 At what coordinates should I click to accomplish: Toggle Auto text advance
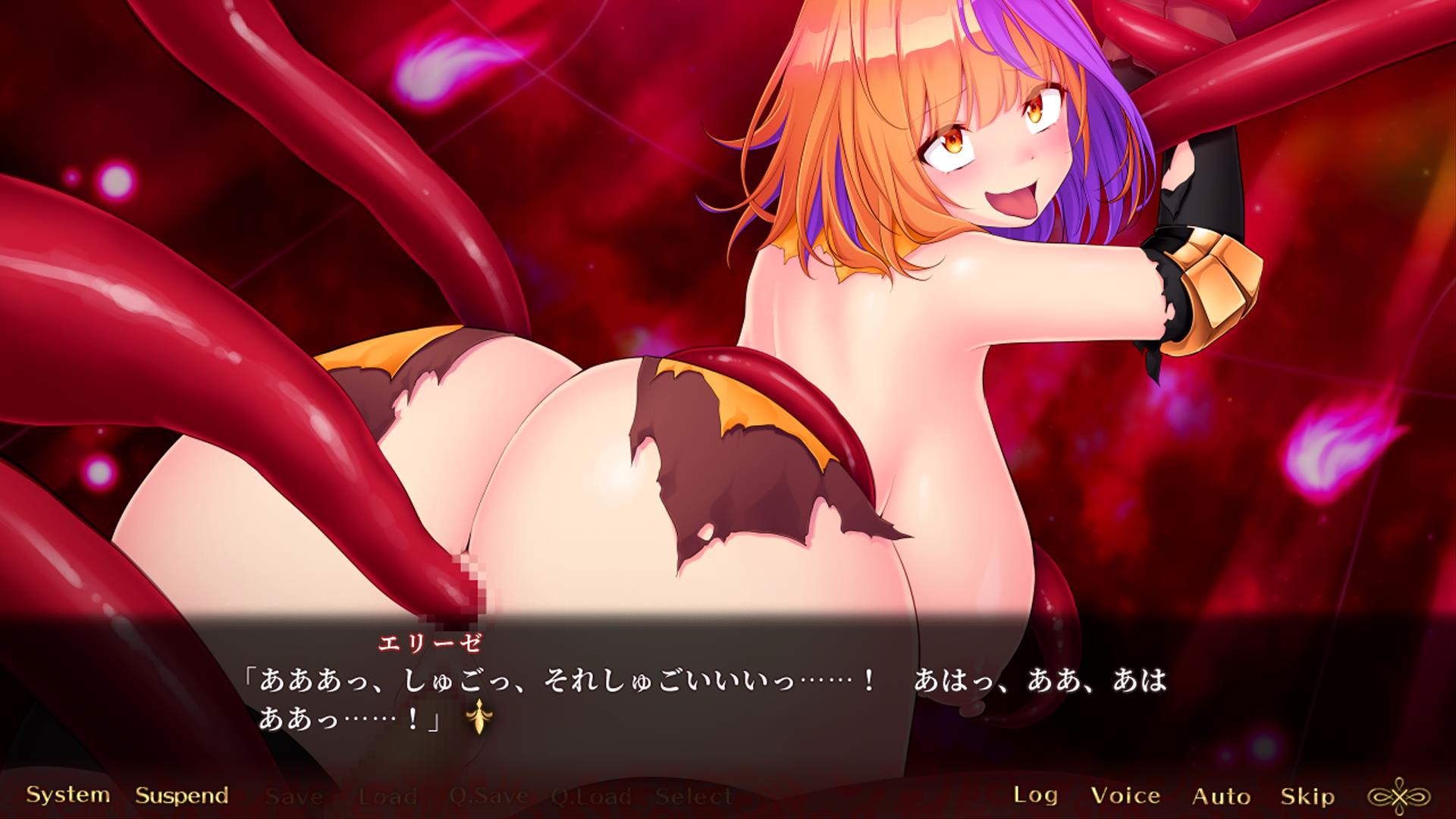pos(1221,795)
